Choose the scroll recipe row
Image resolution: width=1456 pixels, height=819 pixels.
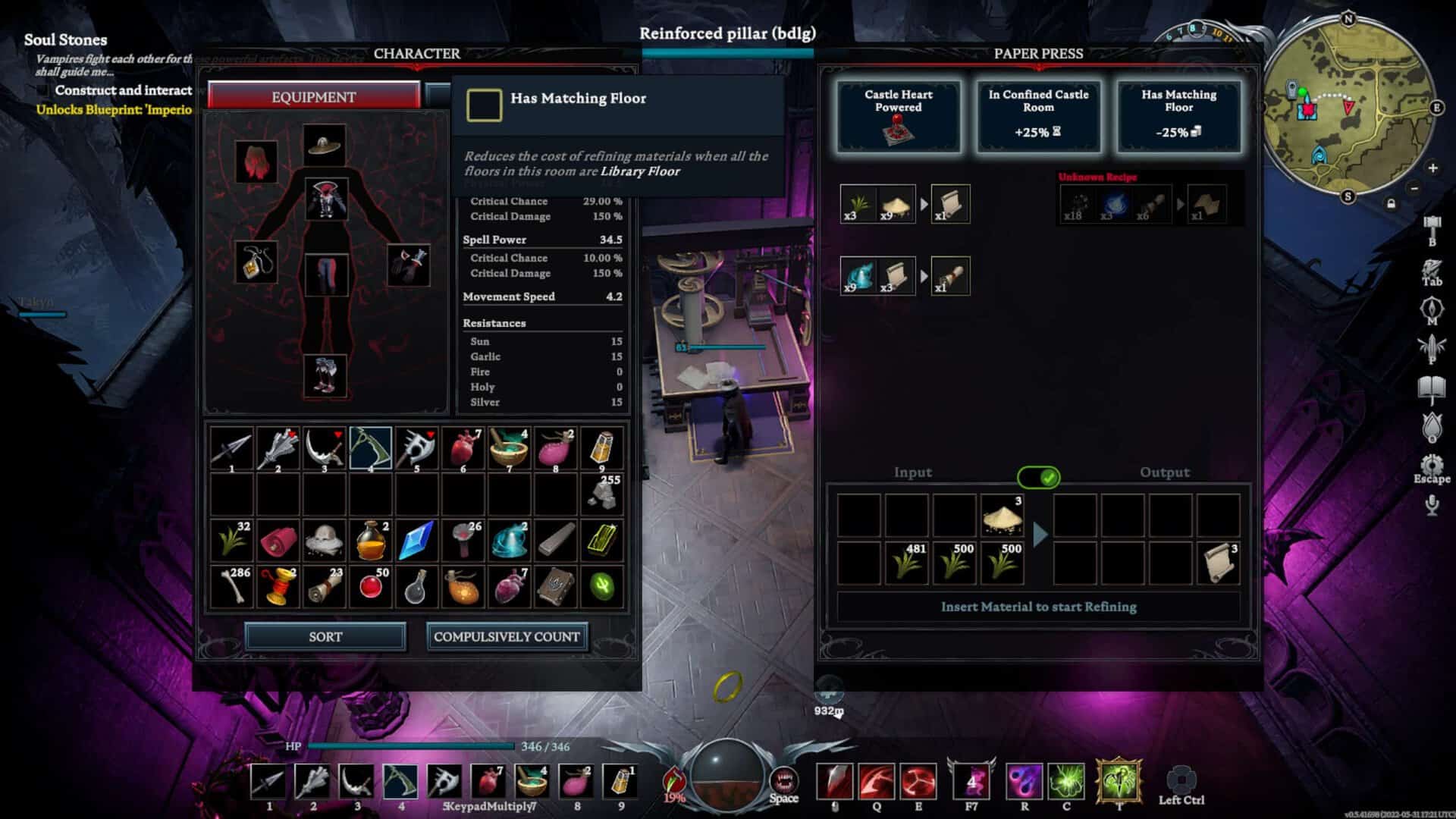tap(905, 275)
